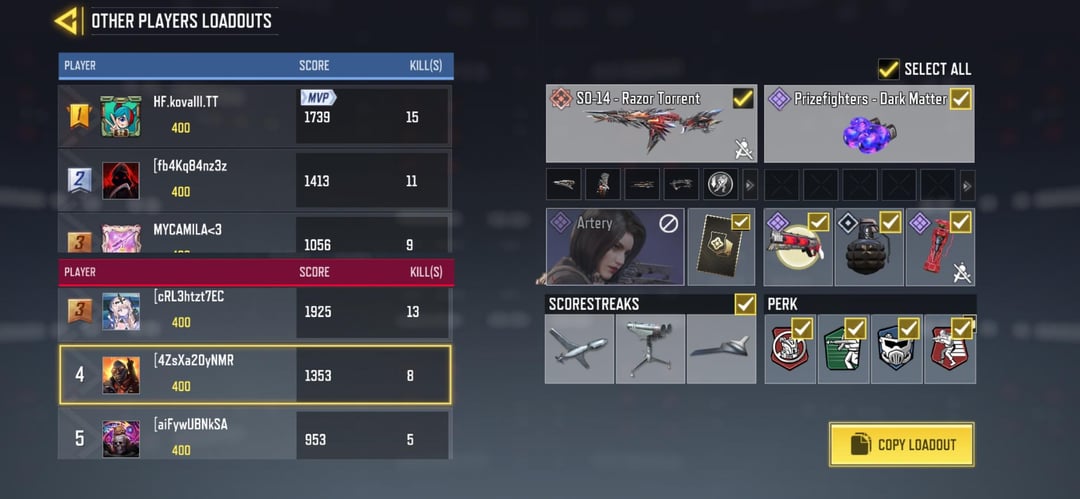This screenshot has width=1080, height=499.
Task: Expand primary weapon attachments arrow
Action: coord(749,184)
